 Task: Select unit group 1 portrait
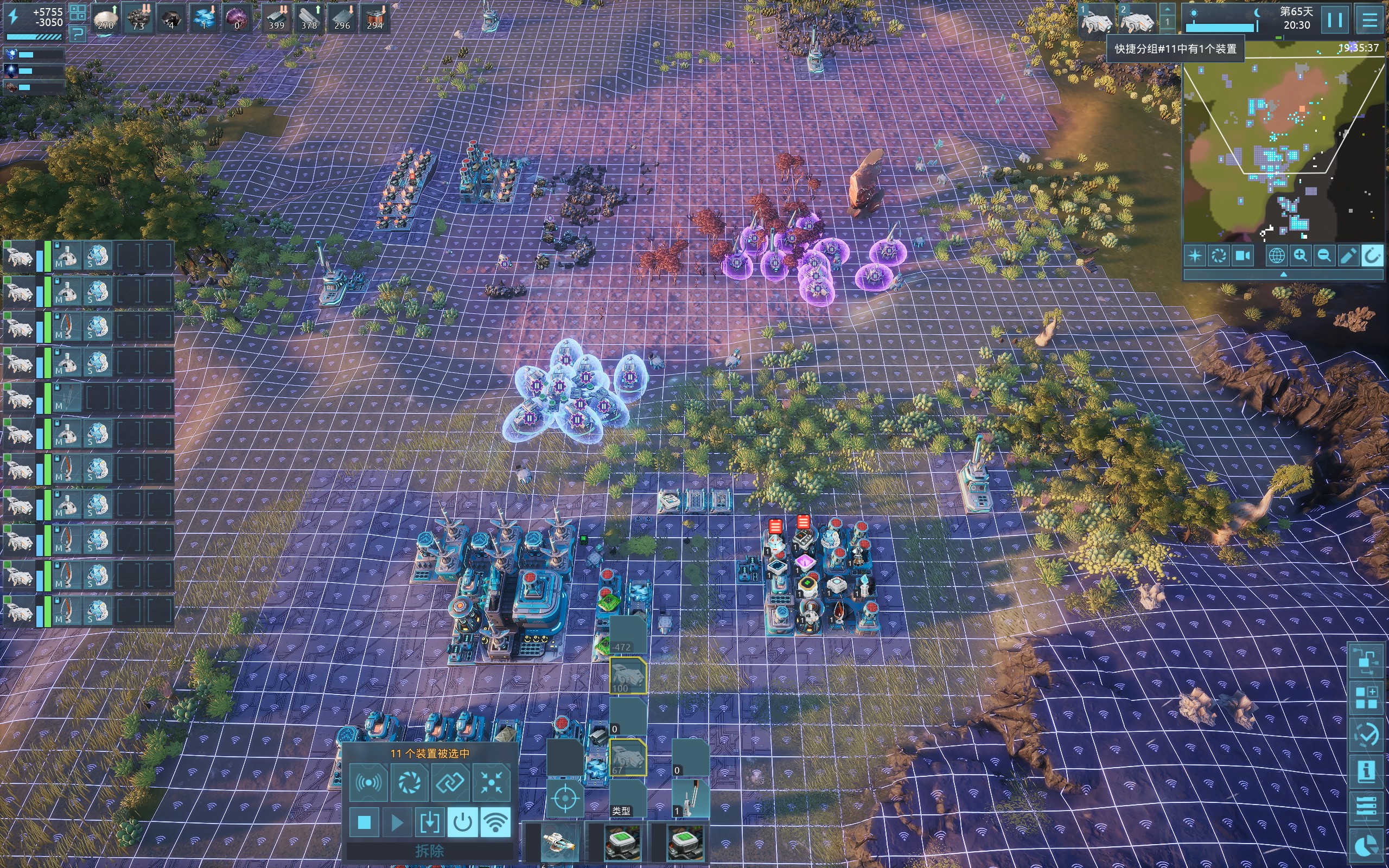(x=1095, y=19)
